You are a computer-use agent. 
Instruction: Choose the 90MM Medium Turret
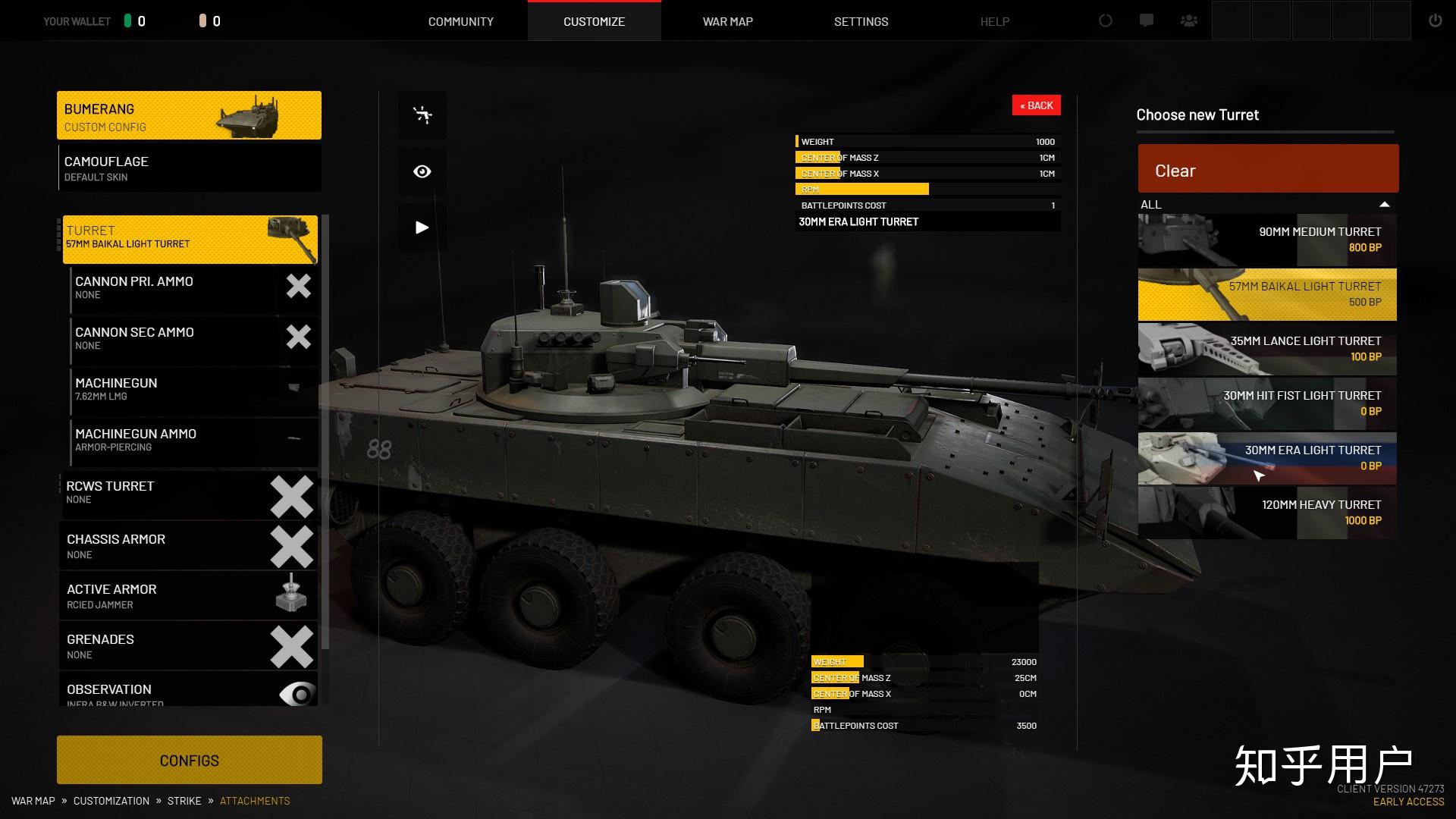1266,240
